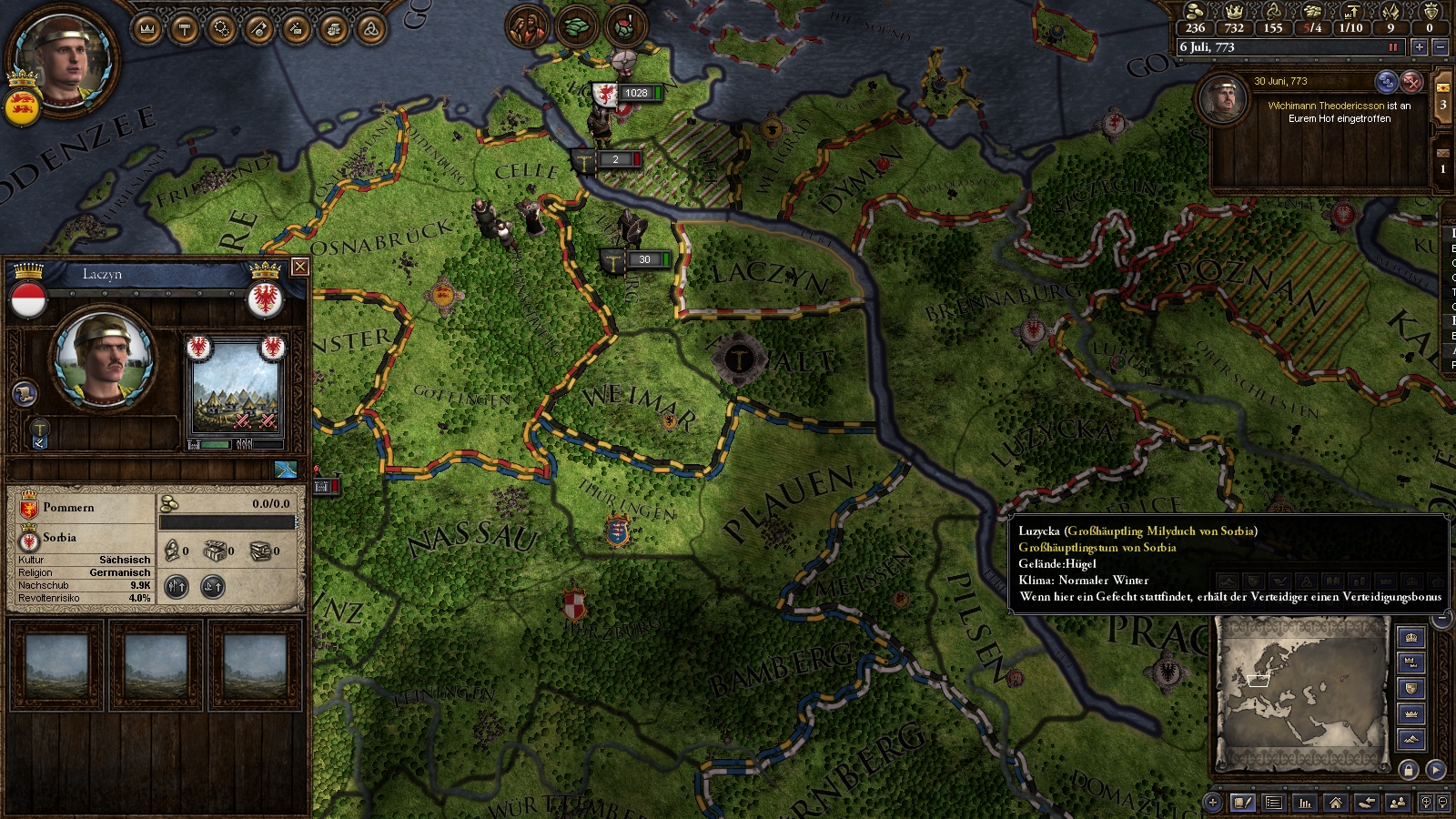The height and width of the screenshot is (819, 1456).
Task: Open the crown laws menu button
Action: click(147, 29)
